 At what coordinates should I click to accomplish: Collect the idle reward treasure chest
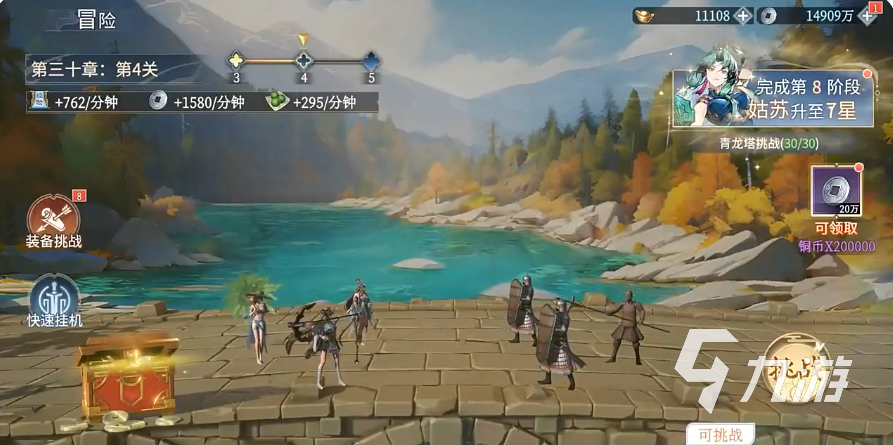point(126,374)
